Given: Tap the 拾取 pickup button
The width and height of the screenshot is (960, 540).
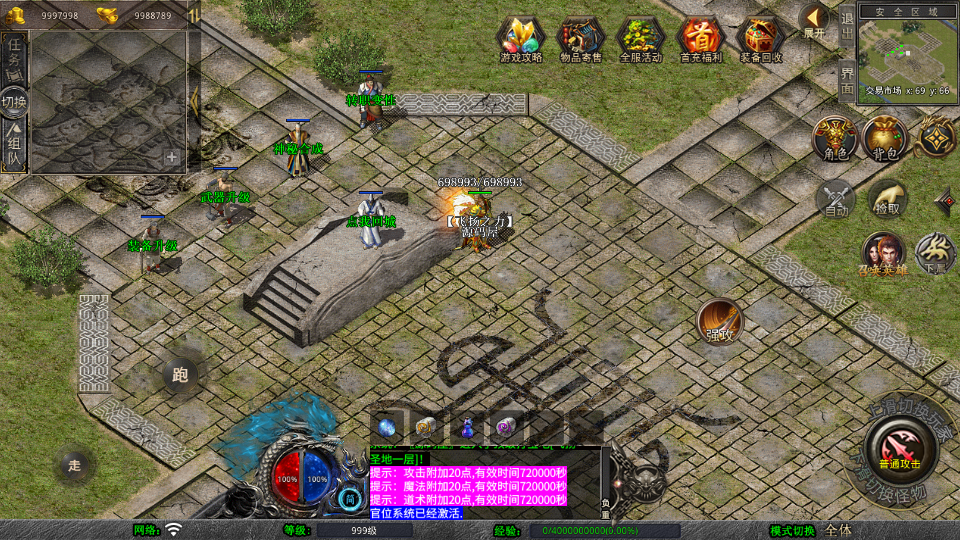Looking at the screenshot, I should pos(887,198).
